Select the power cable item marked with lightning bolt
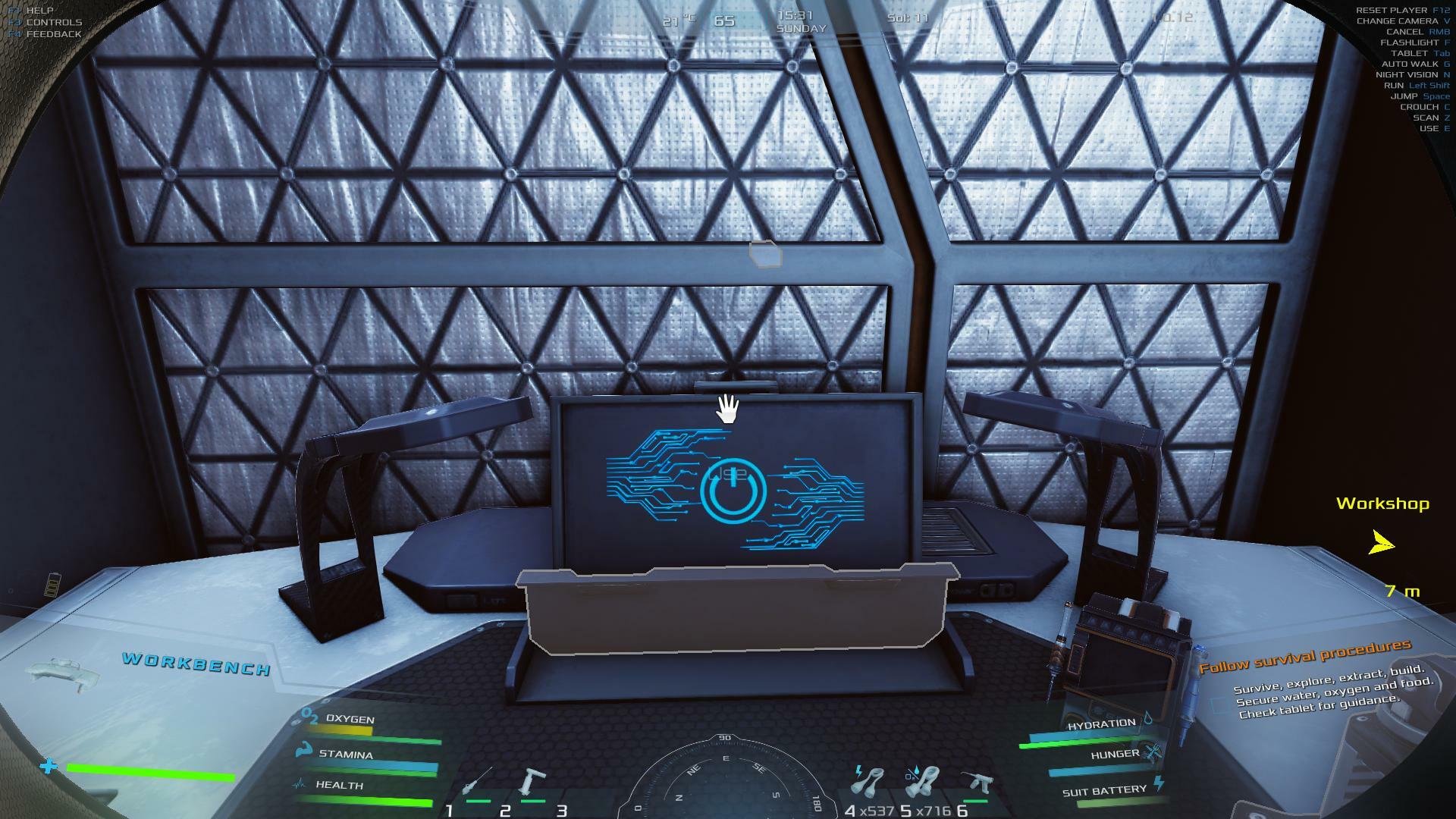Screen dimensions: 1456x819 click(x=871, y=783)
